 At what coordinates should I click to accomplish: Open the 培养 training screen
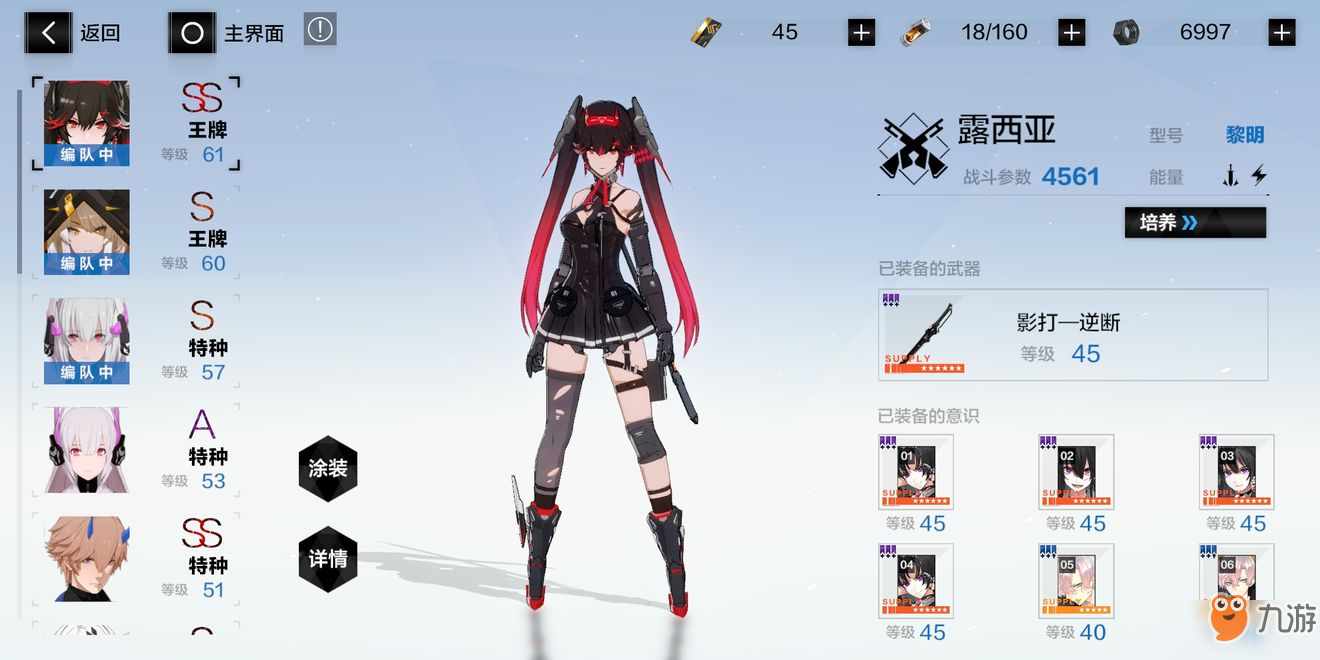pos(1195,222)
